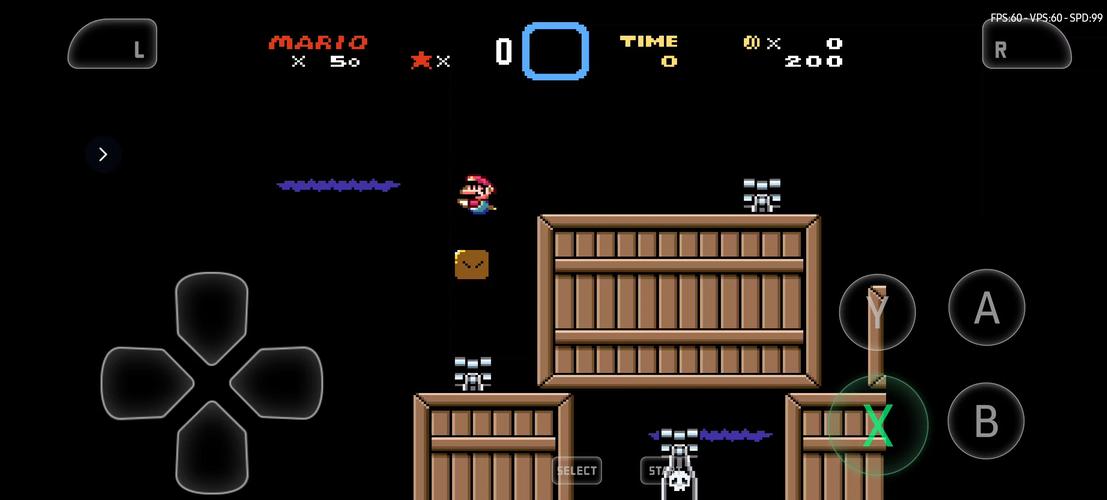Tap the START button

(x=660, y=470)
